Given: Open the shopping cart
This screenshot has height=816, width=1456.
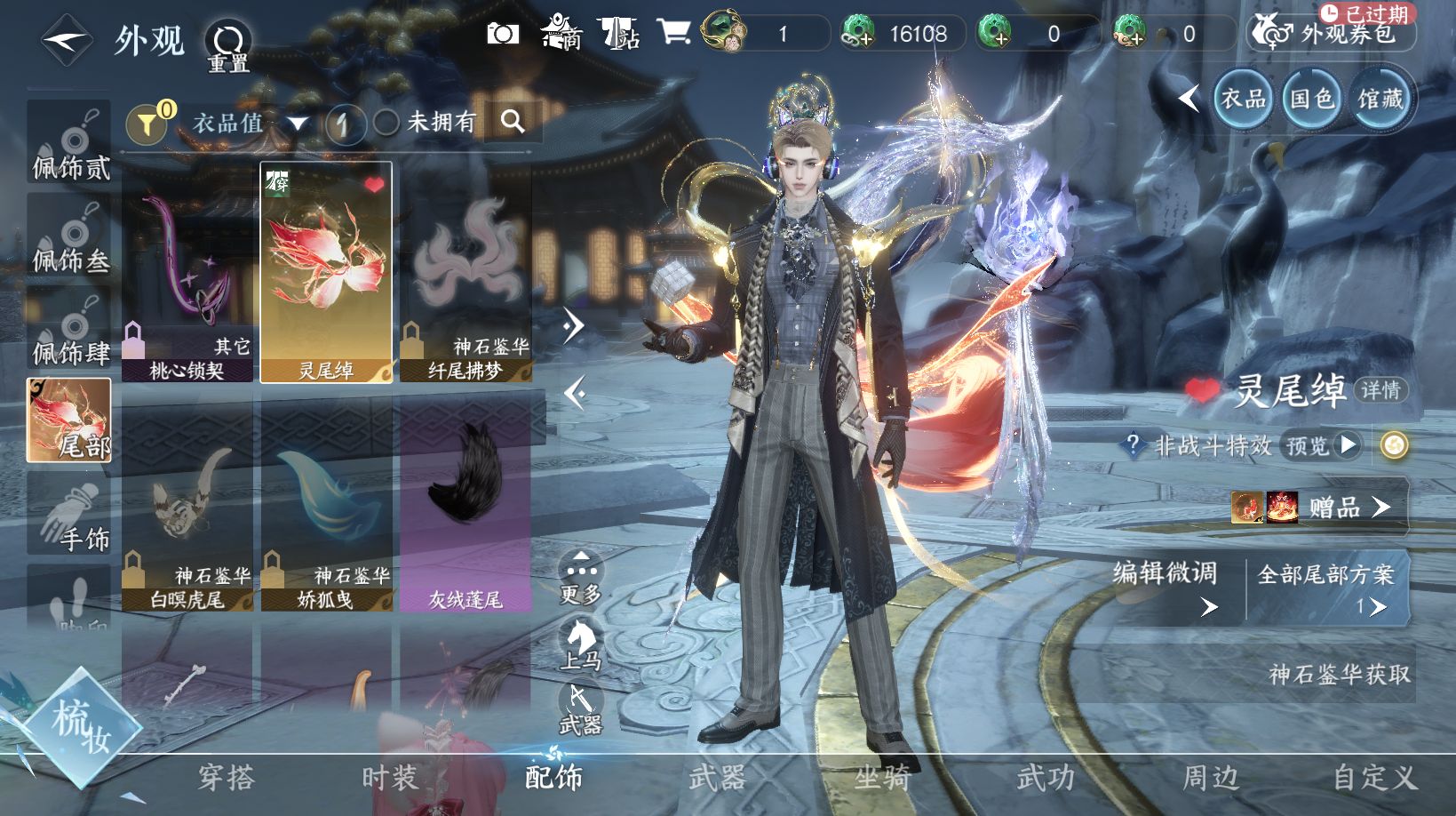Looking at the screenshot, I should coord(674,33).
